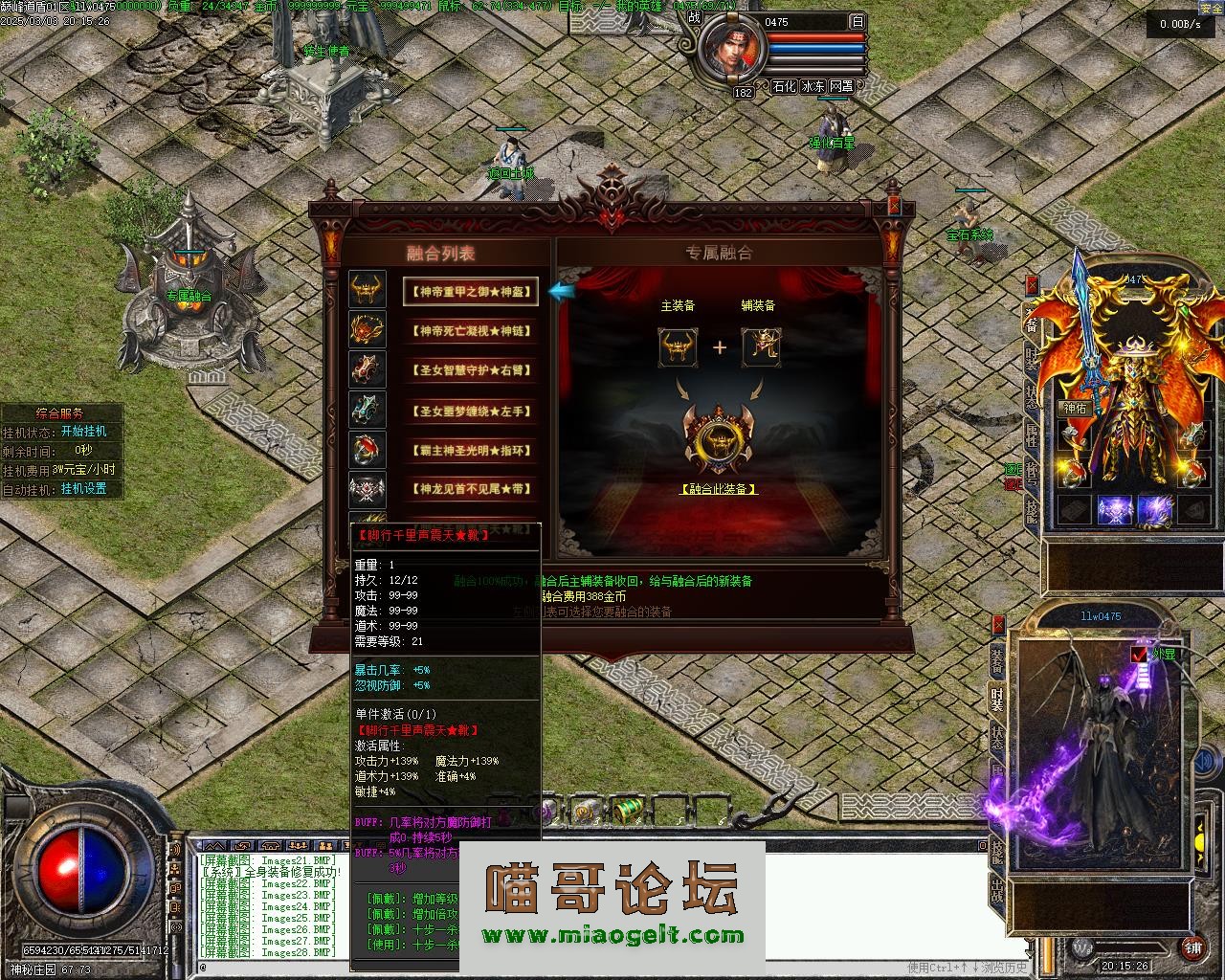Close the fashion character panel
Viewport: 1225px width, 980px height.
pos(998,625)
